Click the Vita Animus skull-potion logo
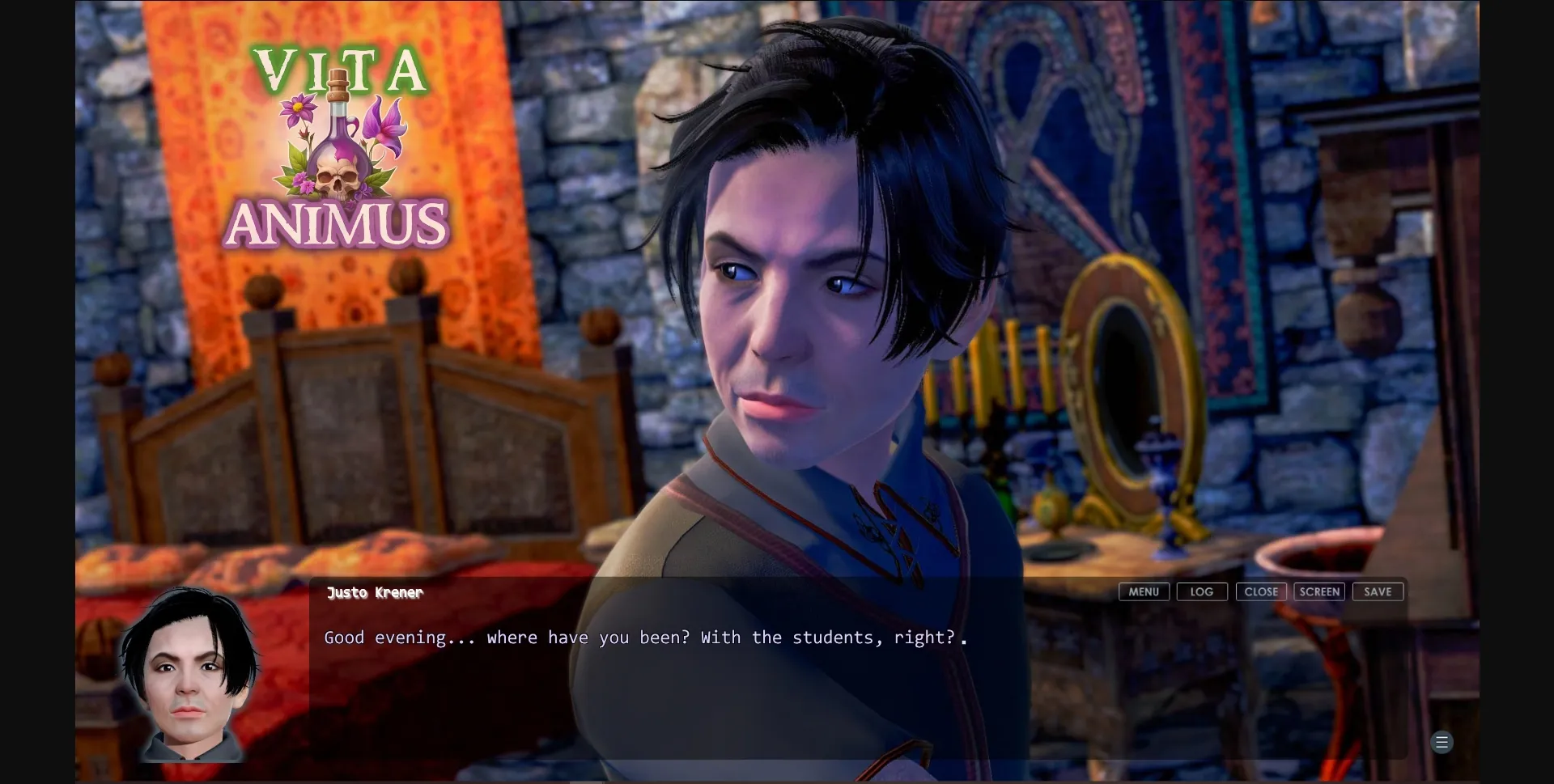Image resolution: width=1554 pixels, height=784 pixels. click(x=341, y=146)
